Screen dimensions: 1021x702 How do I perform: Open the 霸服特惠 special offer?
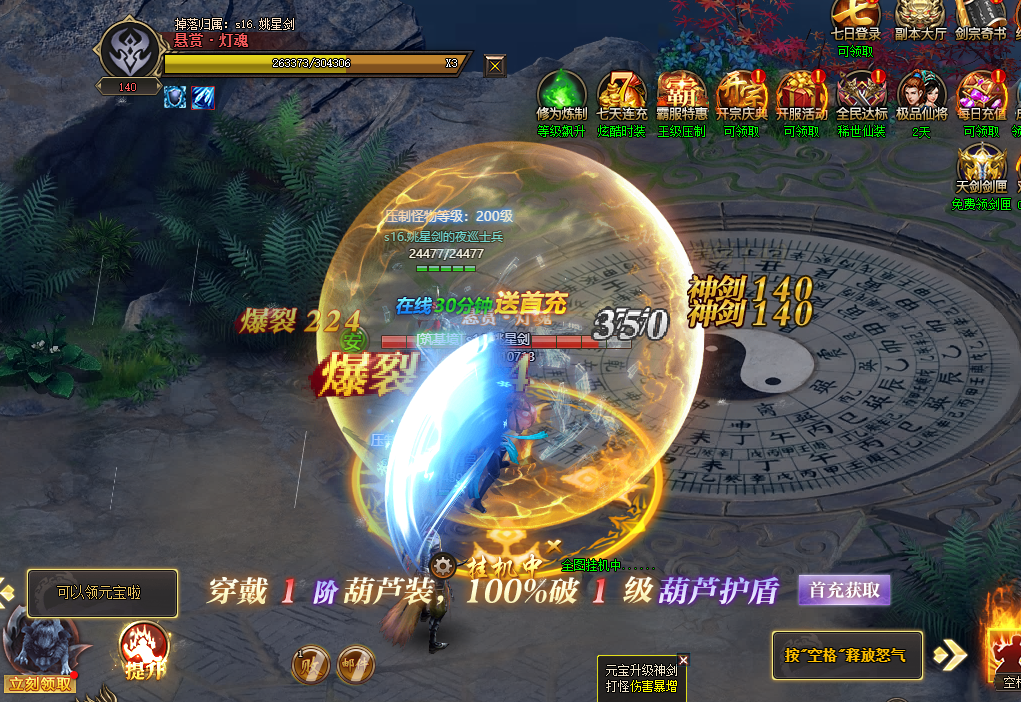(682, 93)
